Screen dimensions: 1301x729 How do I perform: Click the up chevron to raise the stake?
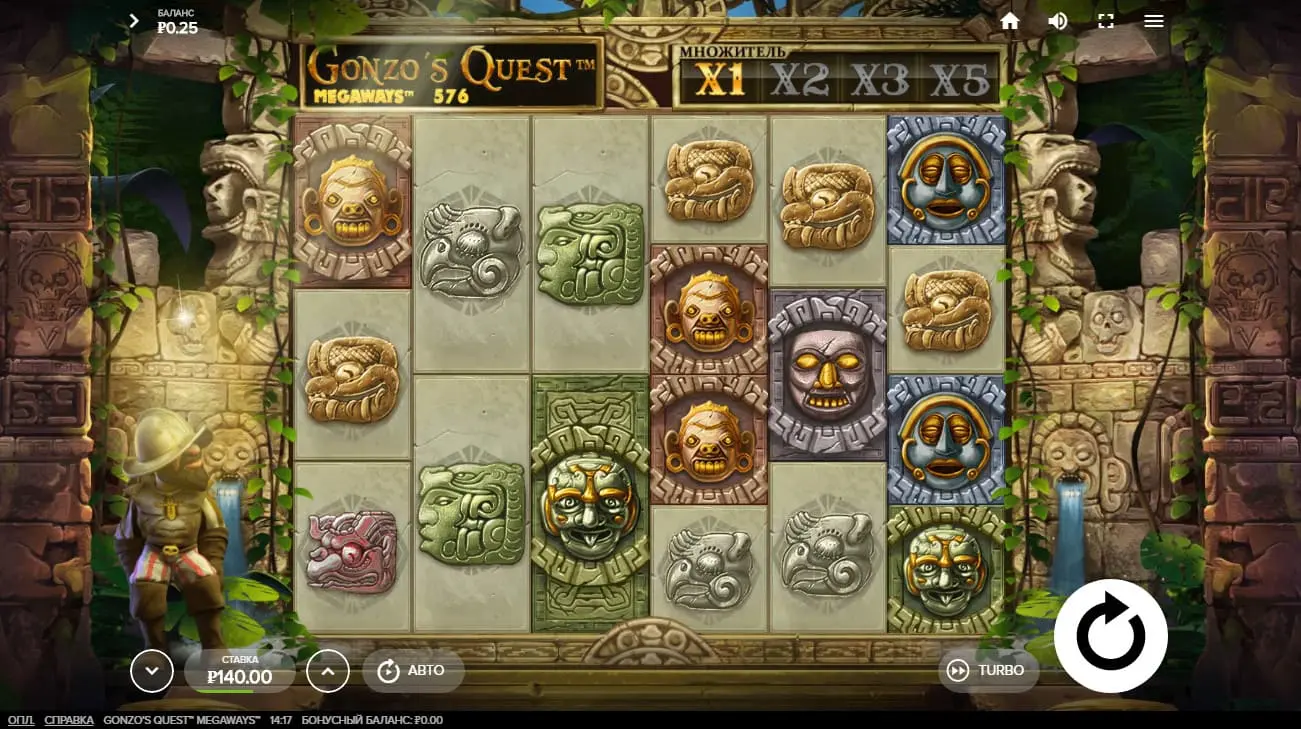tap(328, 670)
